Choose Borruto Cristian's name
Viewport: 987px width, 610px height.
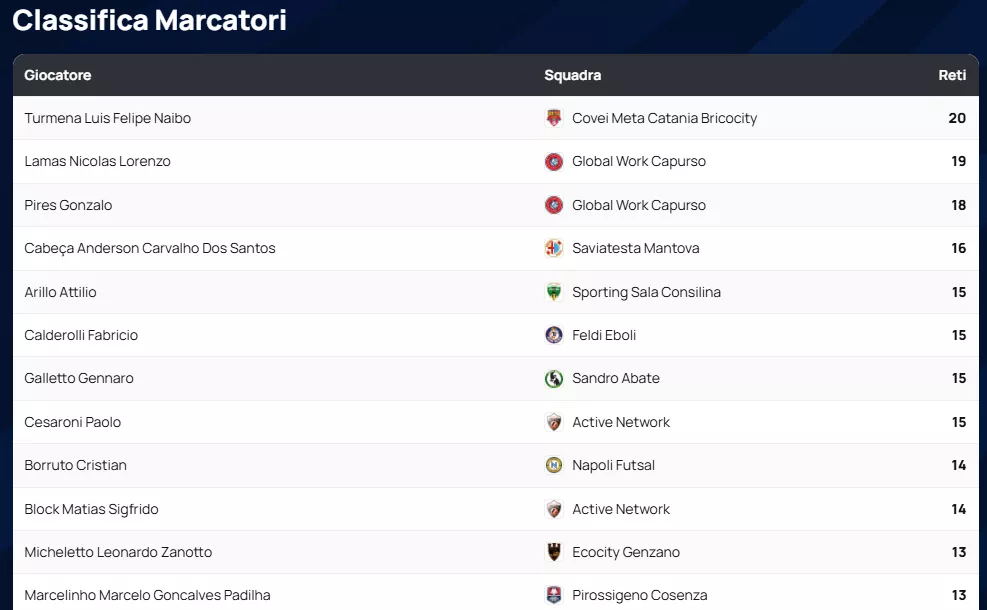[x=75, y=465]
